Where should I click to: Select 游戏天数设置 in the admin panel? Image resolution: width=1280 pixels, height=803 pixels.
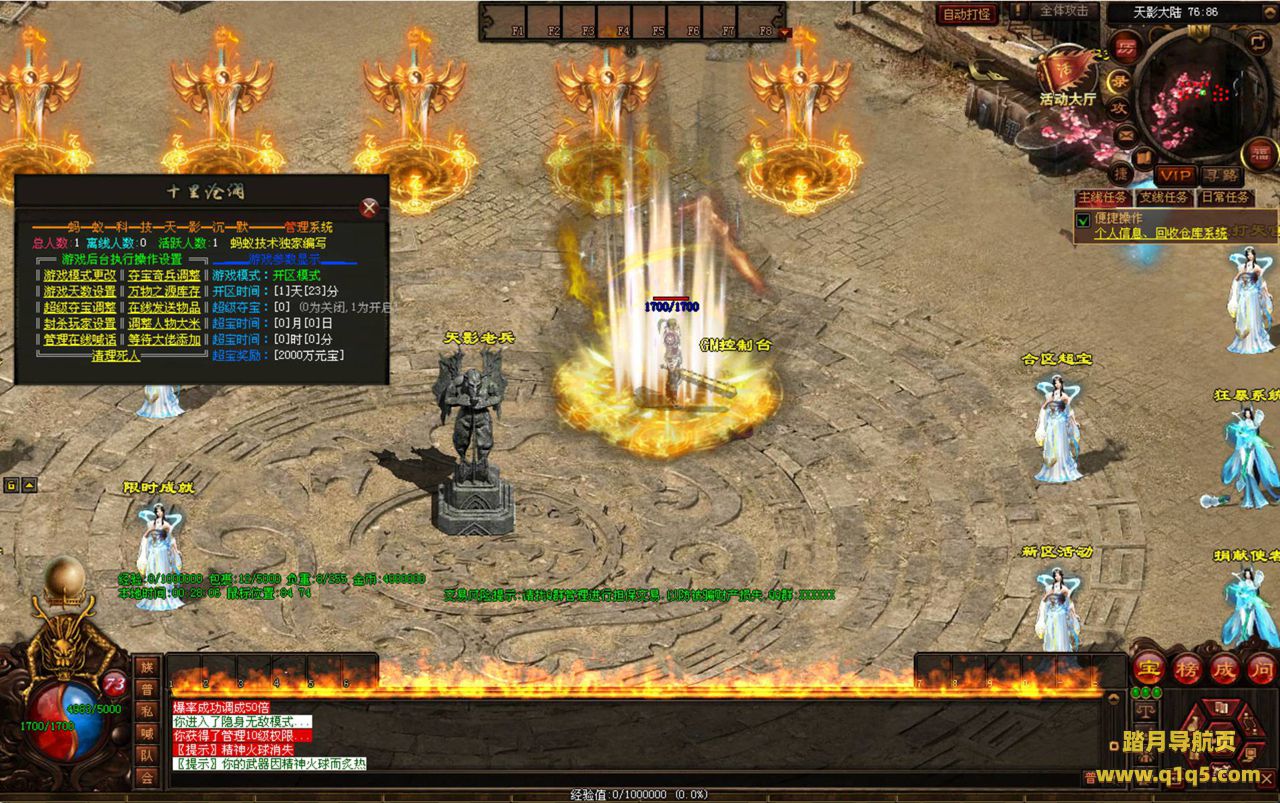point(79,291)
